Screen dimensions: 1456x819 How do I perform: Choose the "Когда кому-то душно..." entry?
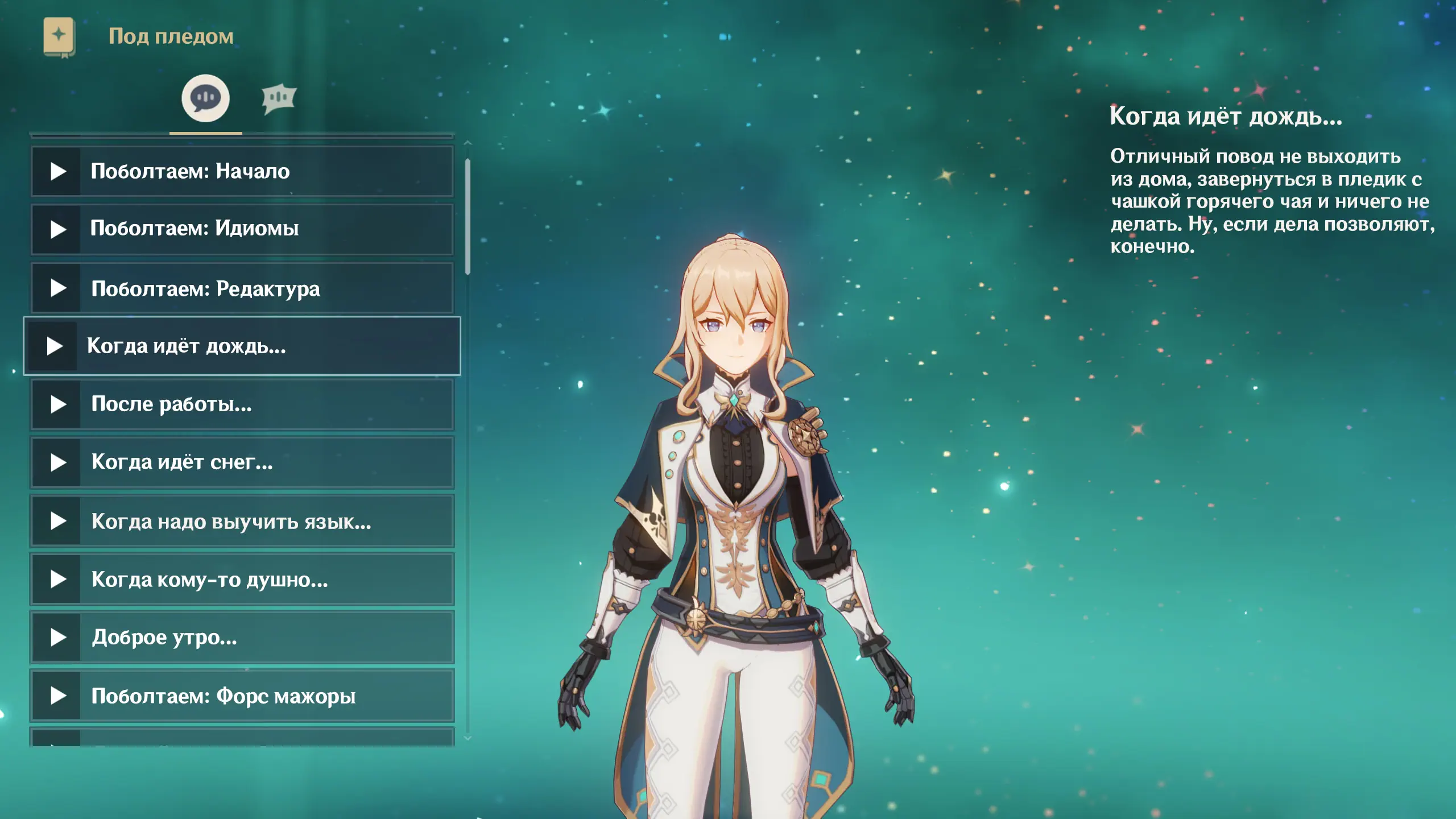click(x=242, y=580)
